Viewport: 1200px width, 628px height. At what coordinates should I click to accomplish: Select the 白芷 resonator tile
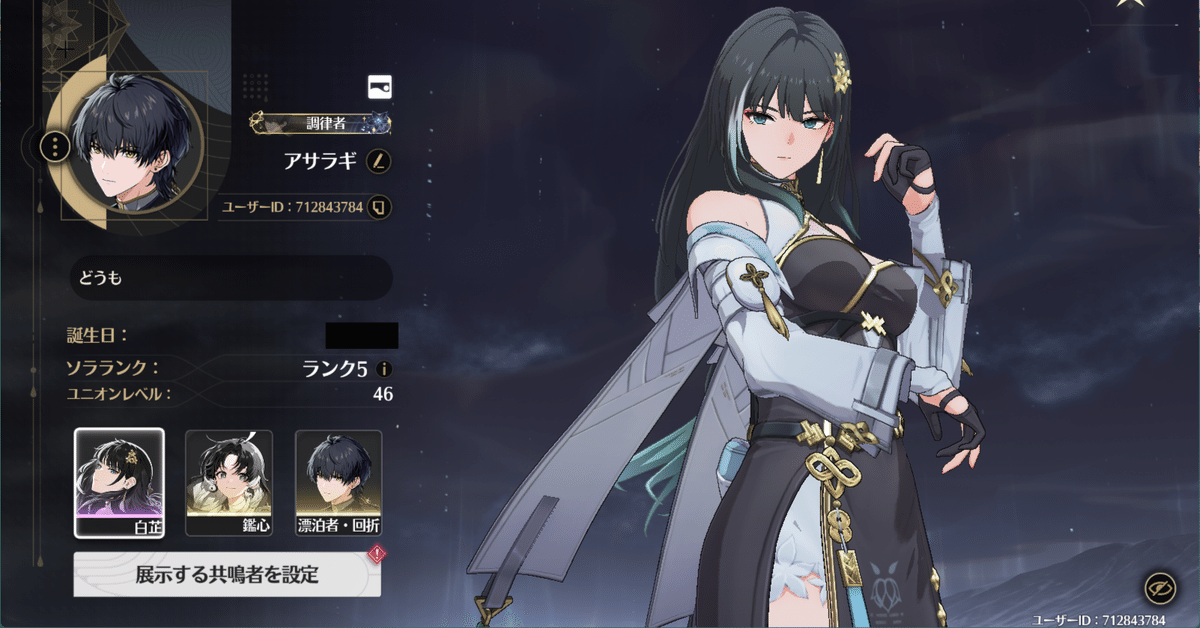tap(119, 483)
